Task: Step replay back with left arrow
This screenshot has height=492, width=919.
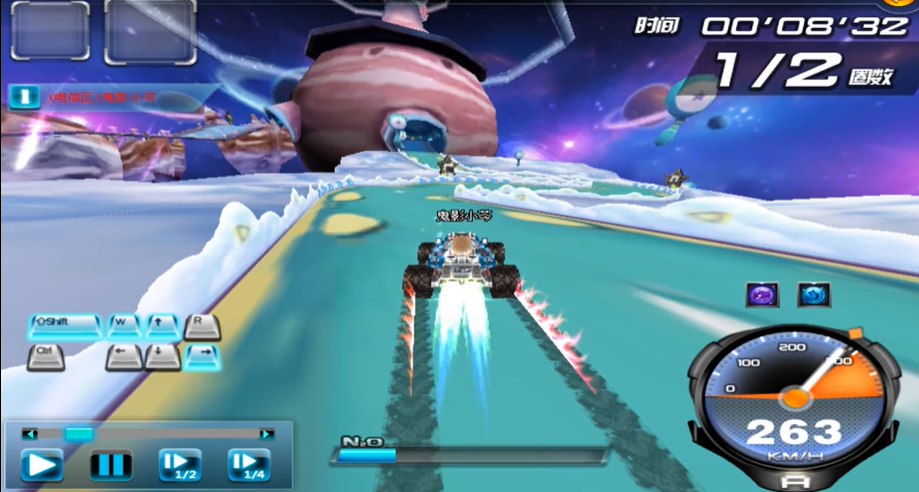Action: point(30,434)
